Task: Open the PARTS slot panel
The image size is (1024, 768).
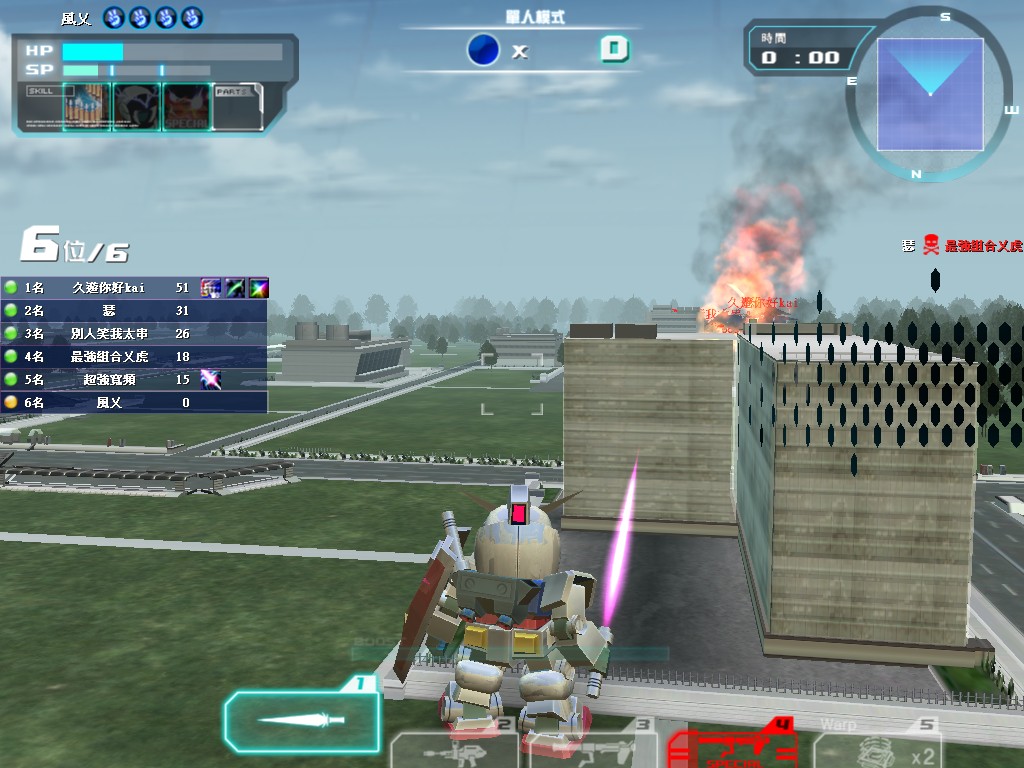Action: pos(237,106)
